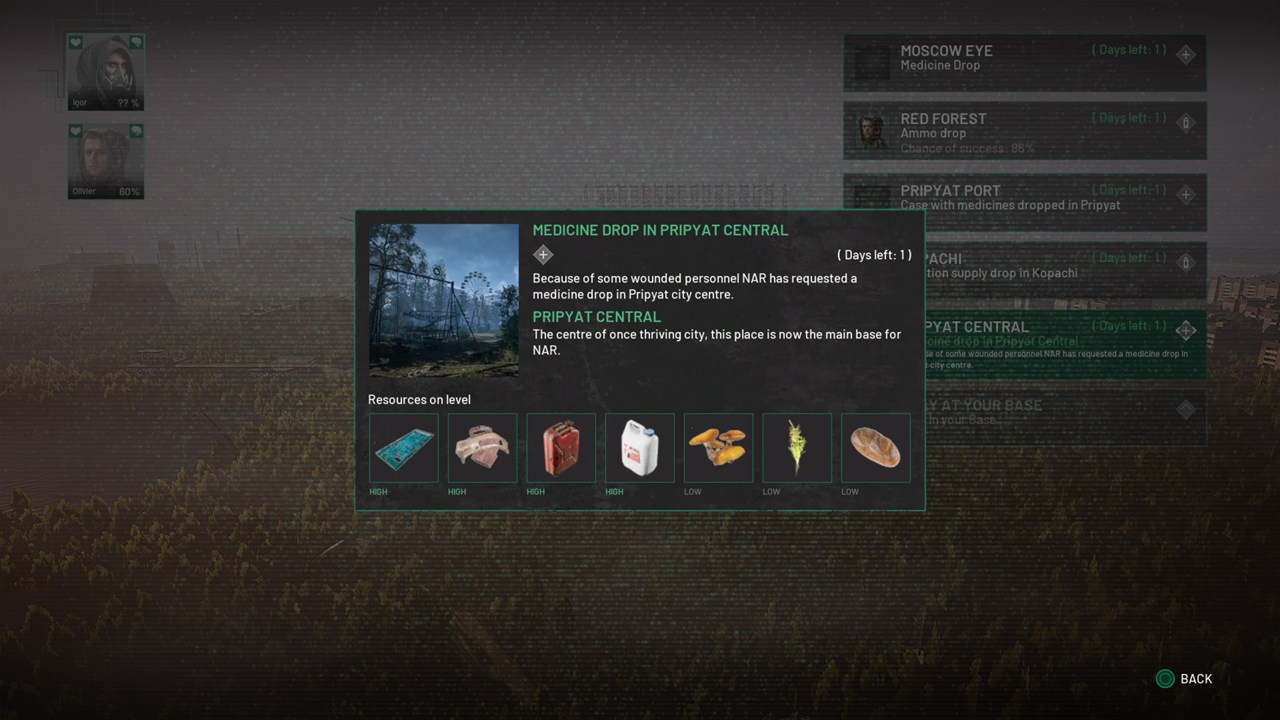Inspect the orange mushrooms resource
Screen dimensions: 1280x720
[719, 448]
